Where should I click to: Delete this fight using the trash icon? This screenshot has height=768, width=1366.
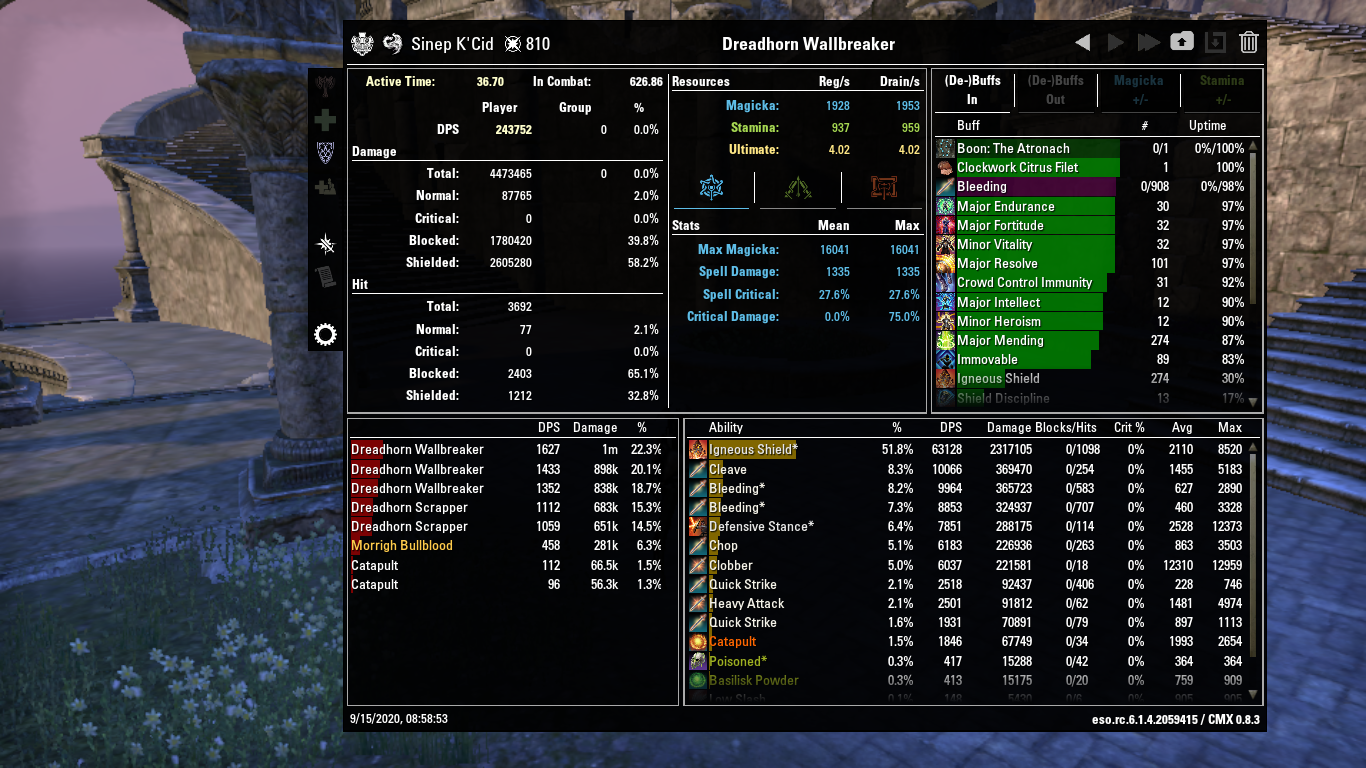pyautogui.click(x=1249, y=42)
